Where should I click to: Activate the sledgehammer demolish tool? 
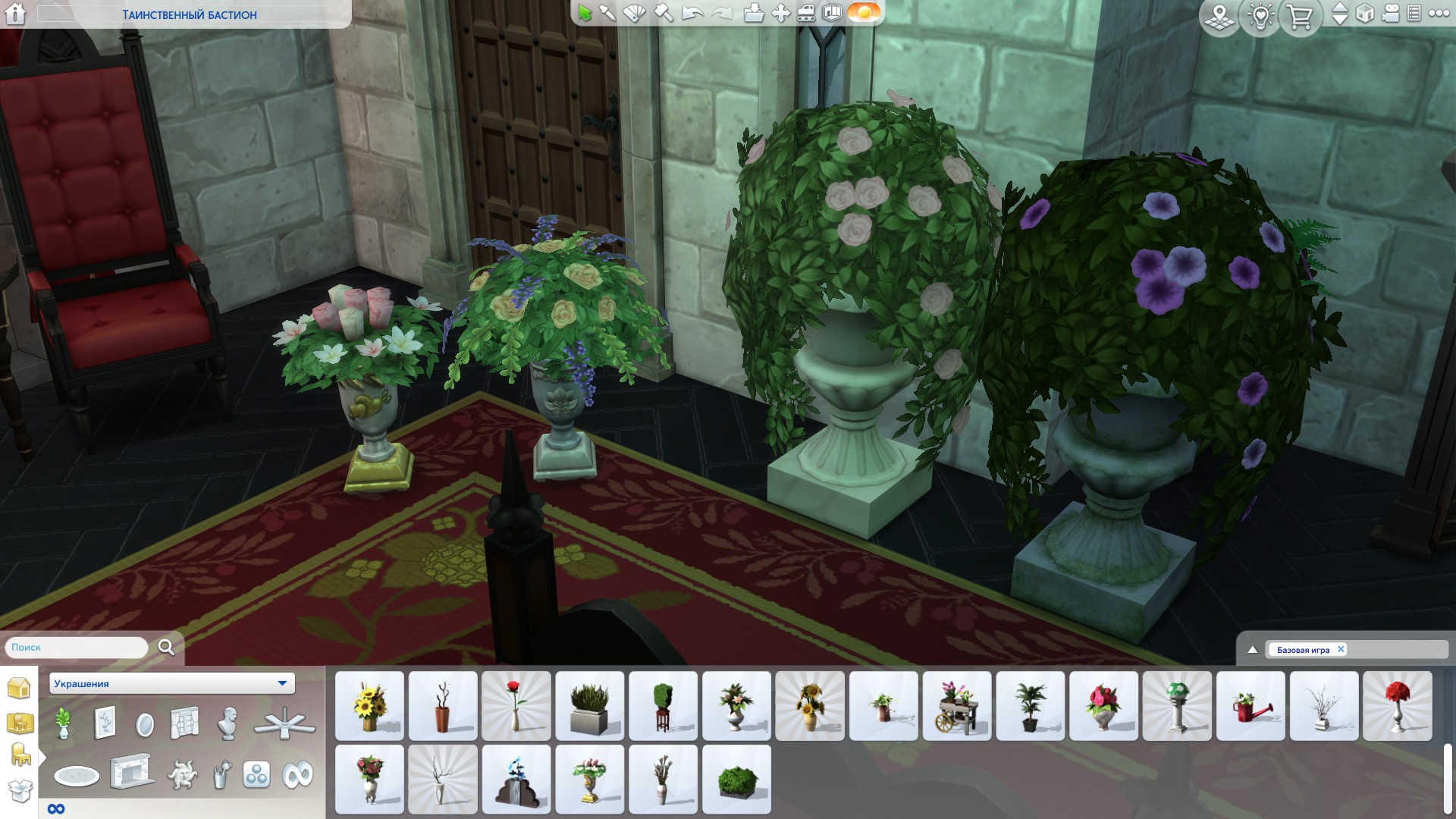(x=664, y=13)
